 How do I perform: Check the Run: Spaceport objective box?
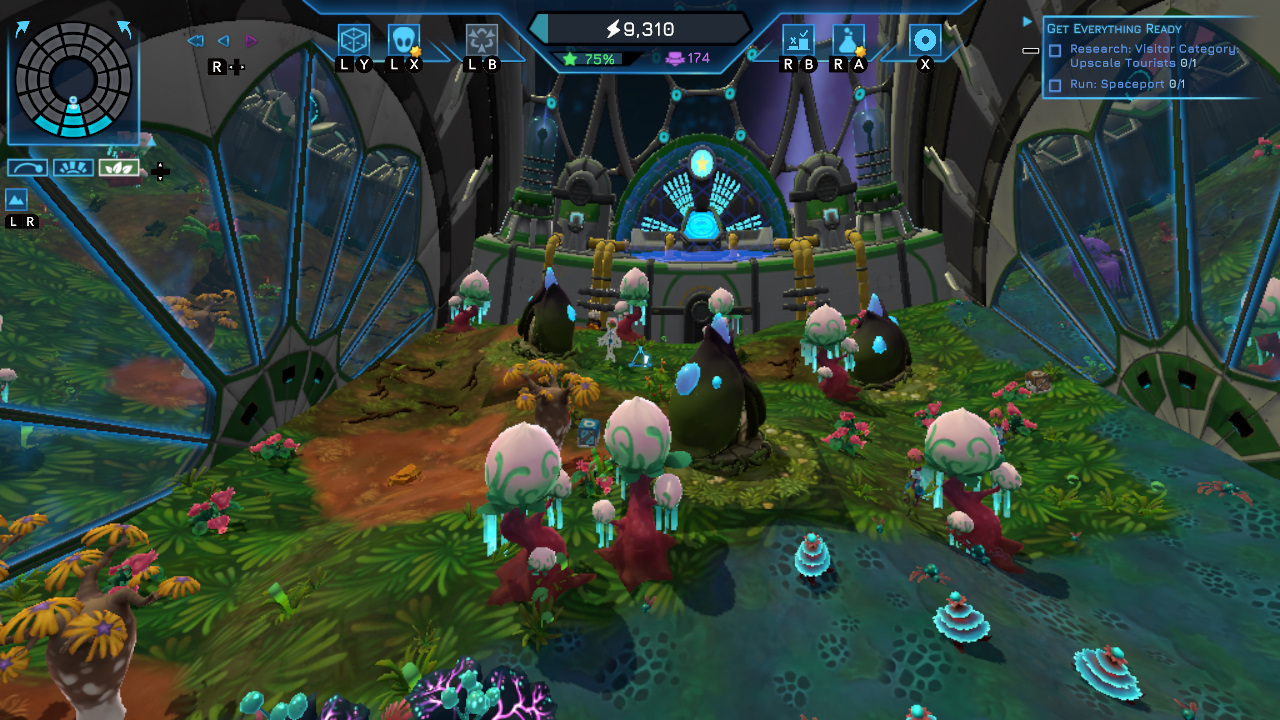1054,83
